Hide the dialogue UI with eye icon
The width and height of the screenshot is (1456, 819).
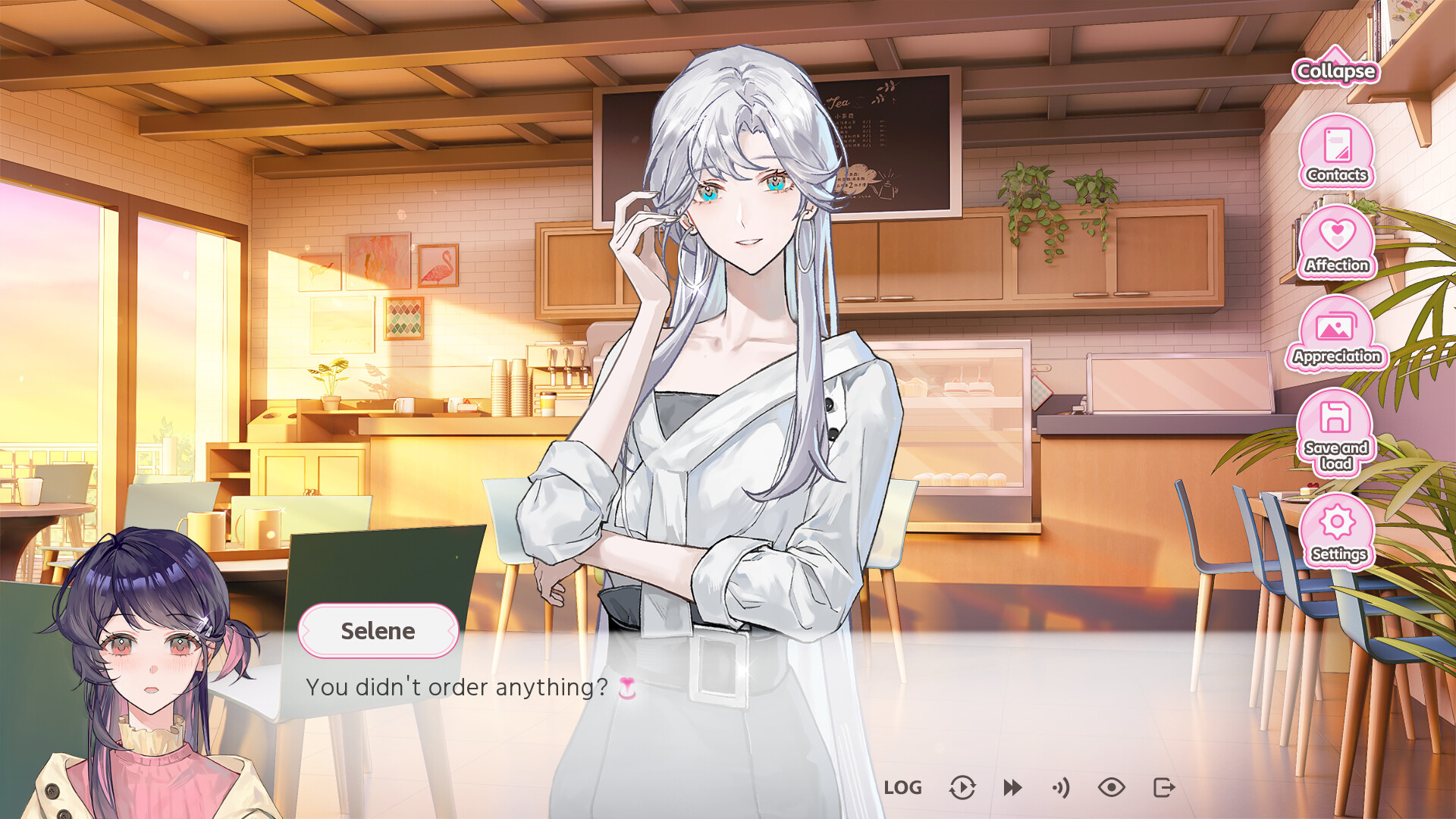1112,787
